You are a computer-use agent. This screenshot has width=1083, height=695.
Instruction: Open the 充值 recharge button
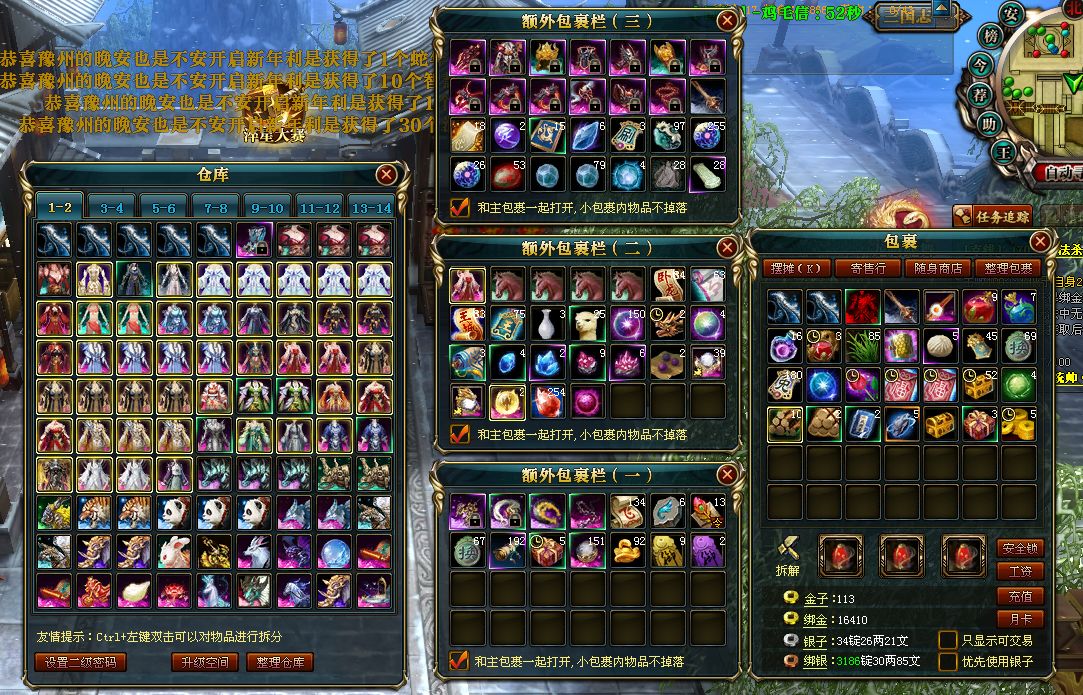(x=1020, y=596)
